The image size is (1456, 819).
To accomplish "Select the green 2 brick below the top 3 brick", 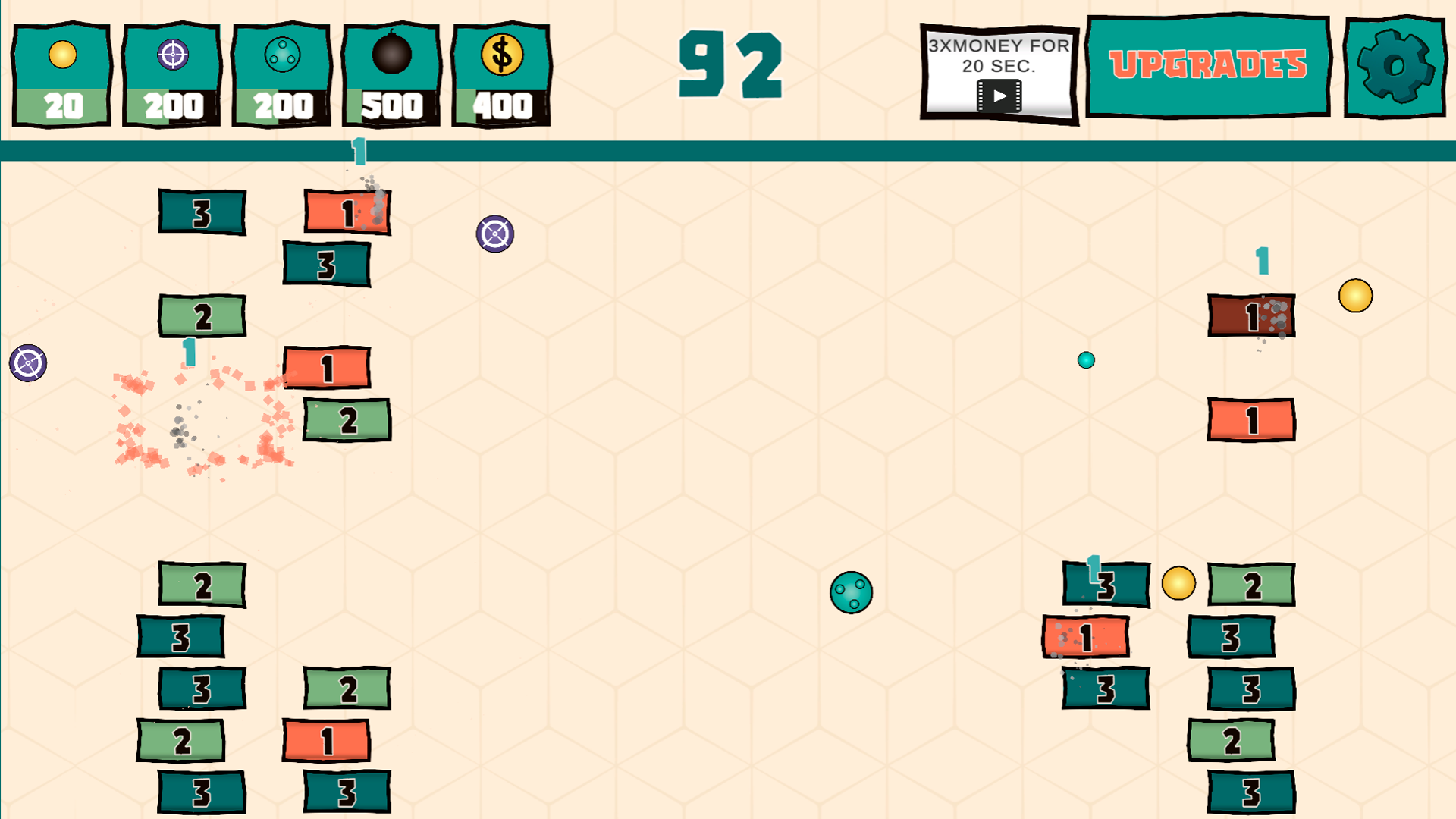I will pyautogui.click(x=201, y=316).
